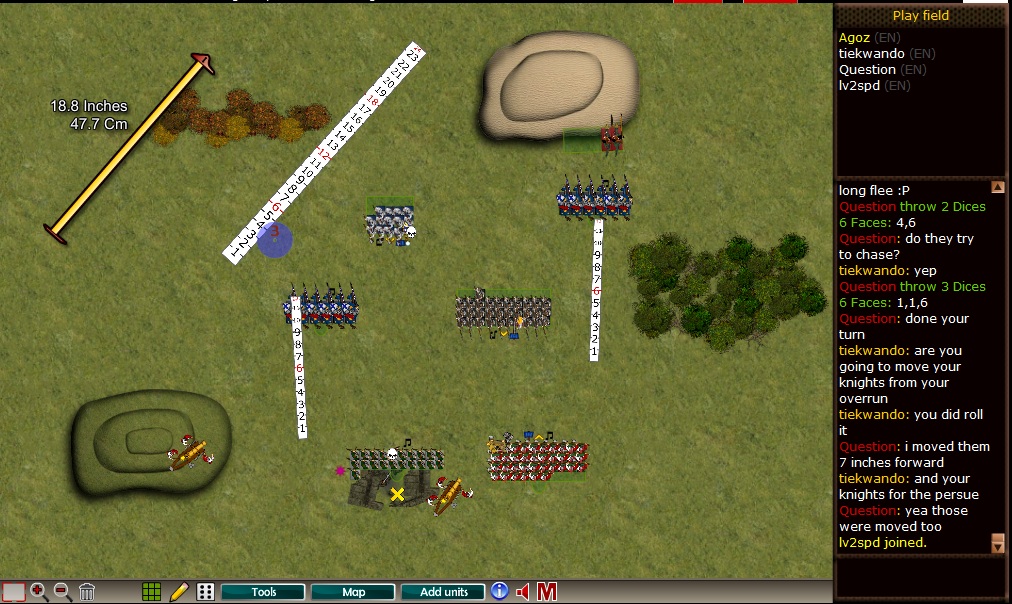Click the chat scroll-up arrow

(x=997, y=187)
